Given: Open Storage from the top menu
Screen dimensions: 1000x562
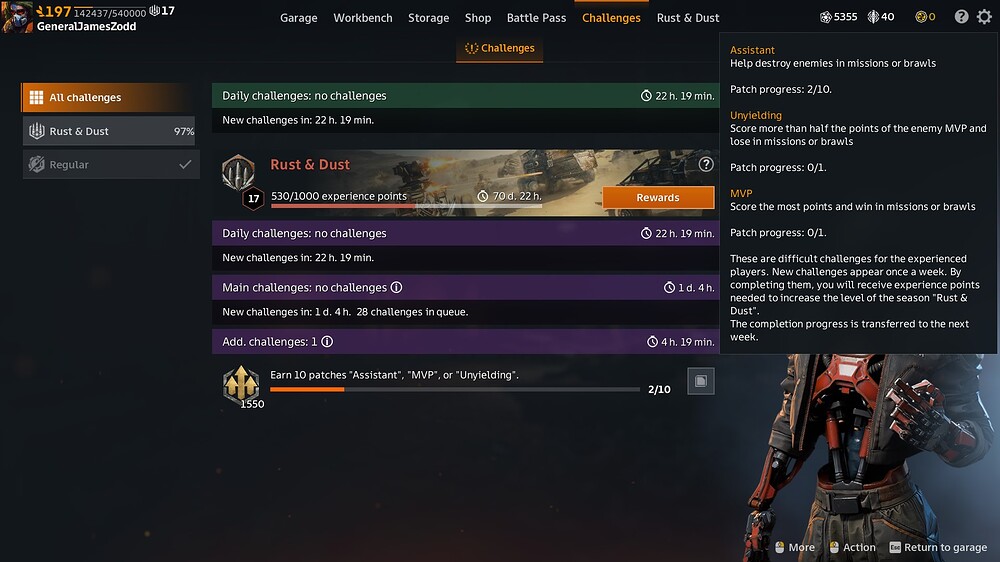Looking at the screenshot, I should pyautogui.click(x=428, y=18).
